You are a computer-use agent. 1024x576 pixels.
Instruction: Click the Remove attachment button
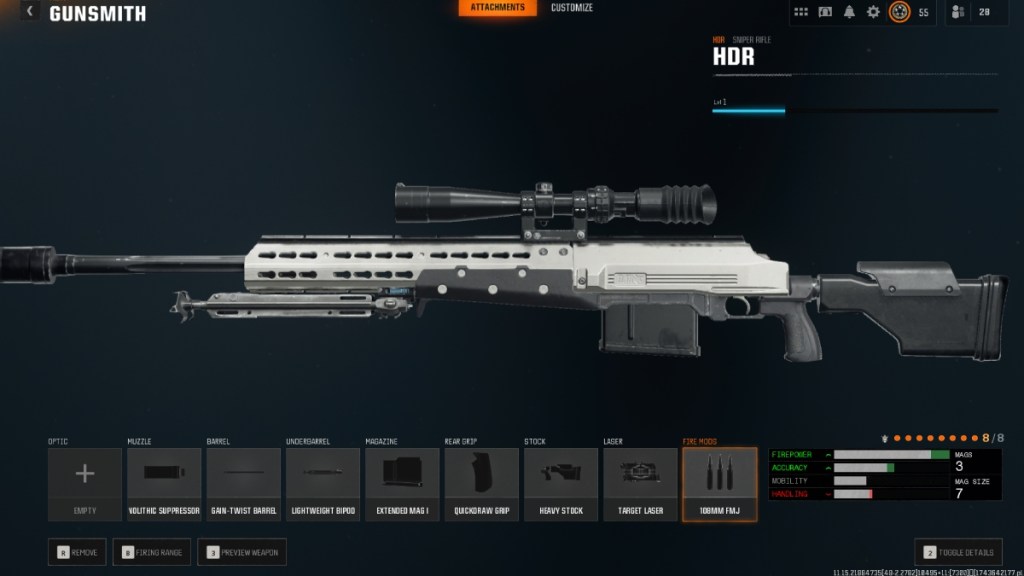77,551
